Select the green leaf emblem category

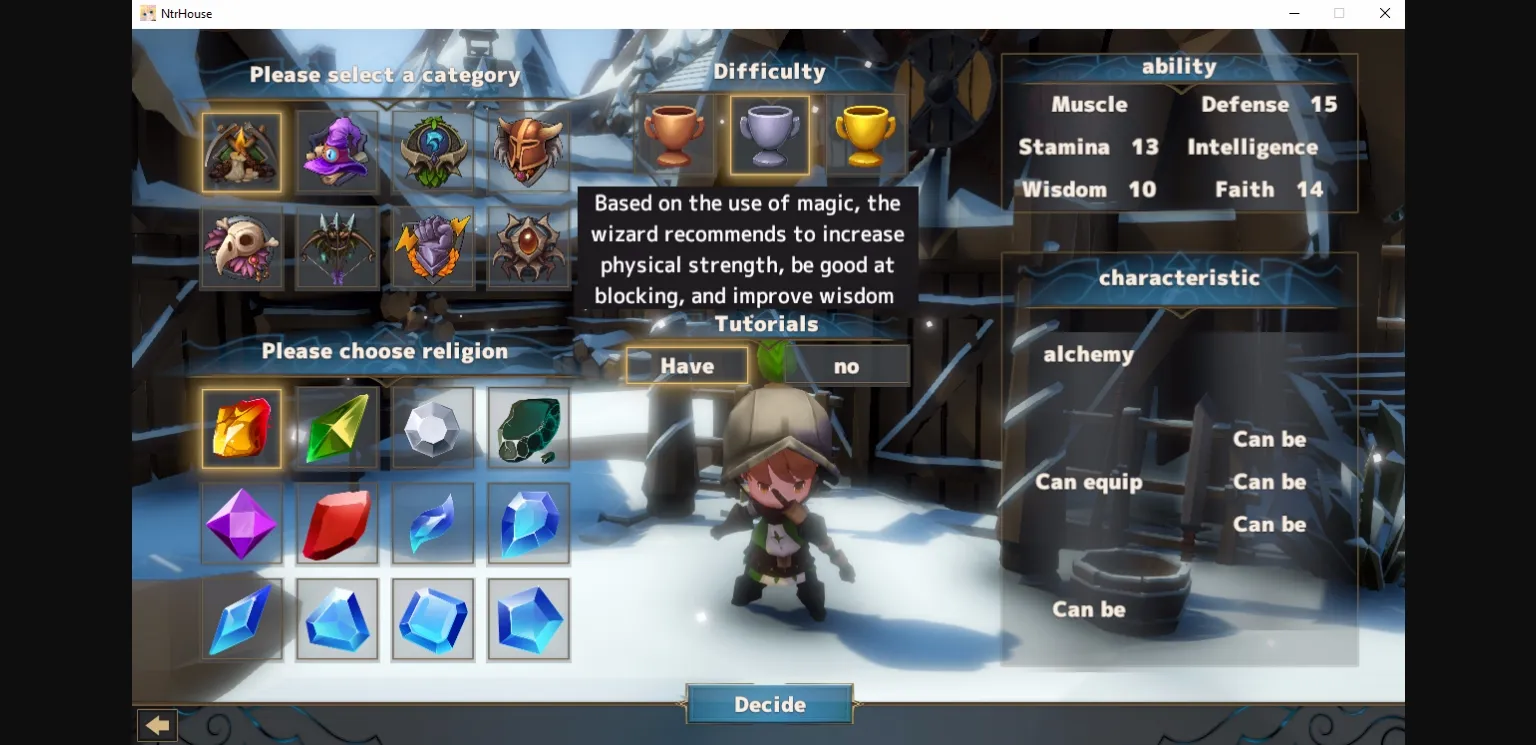[433, 152]
